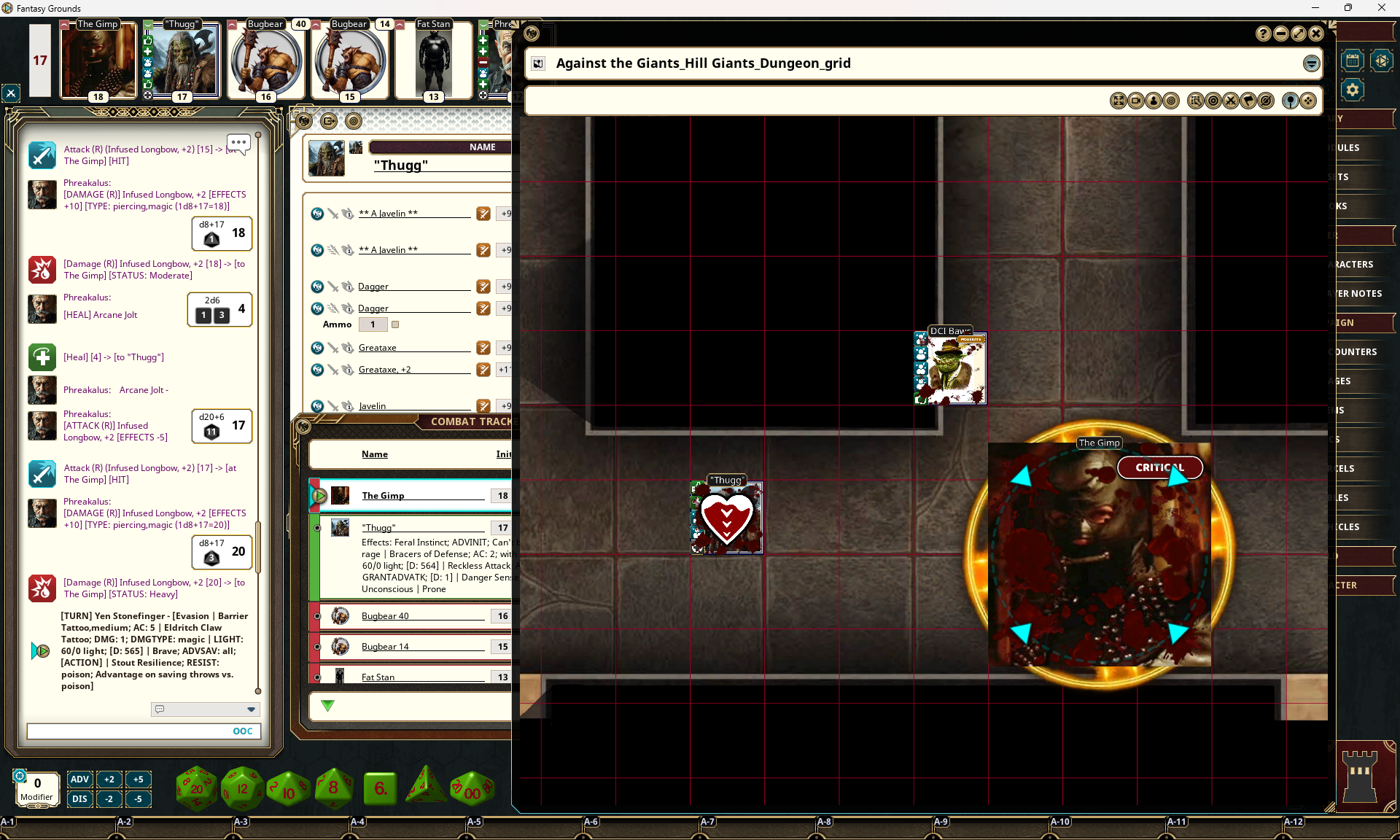Roll attack with the Greataxe, +2 sword icon
Screen dimensions: 1400x840
pyautogui.click(x=483, y=370)
